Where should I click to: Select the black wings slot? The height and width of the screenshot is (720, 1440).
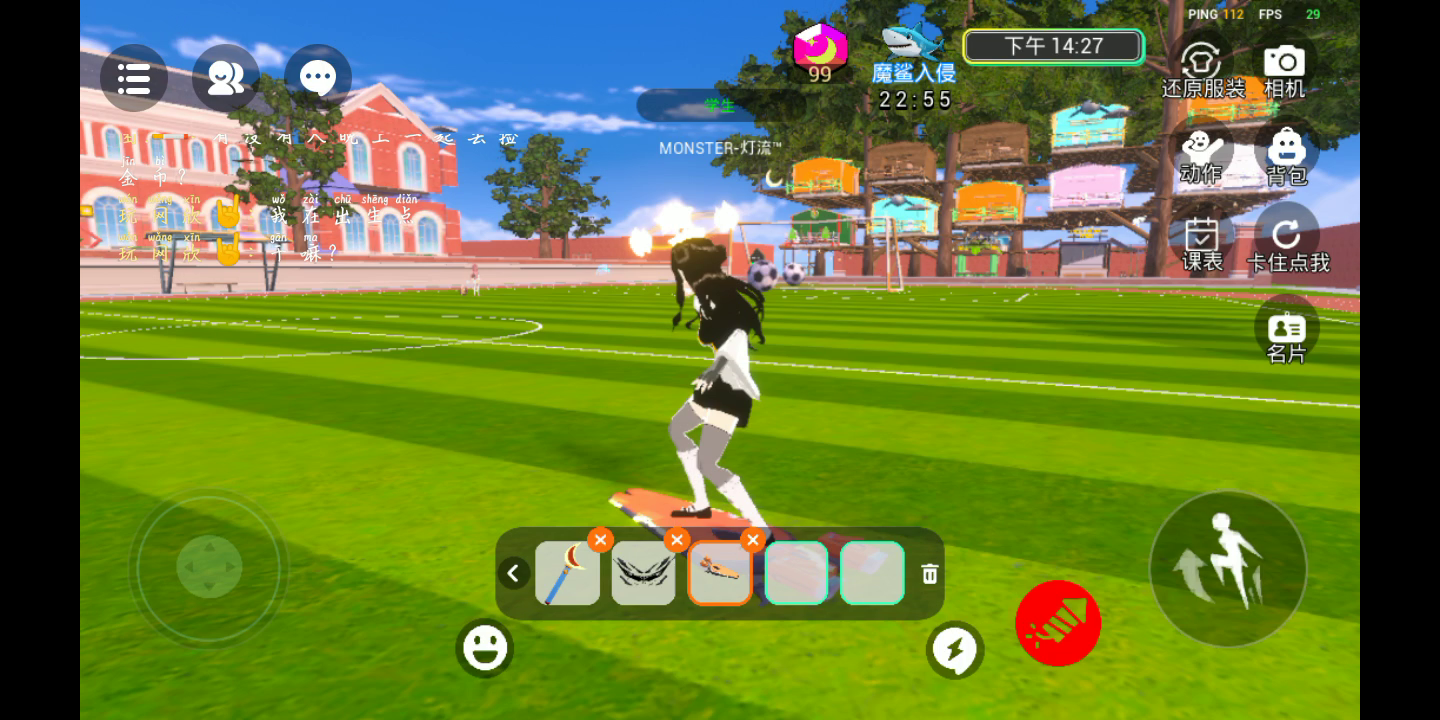643,573
